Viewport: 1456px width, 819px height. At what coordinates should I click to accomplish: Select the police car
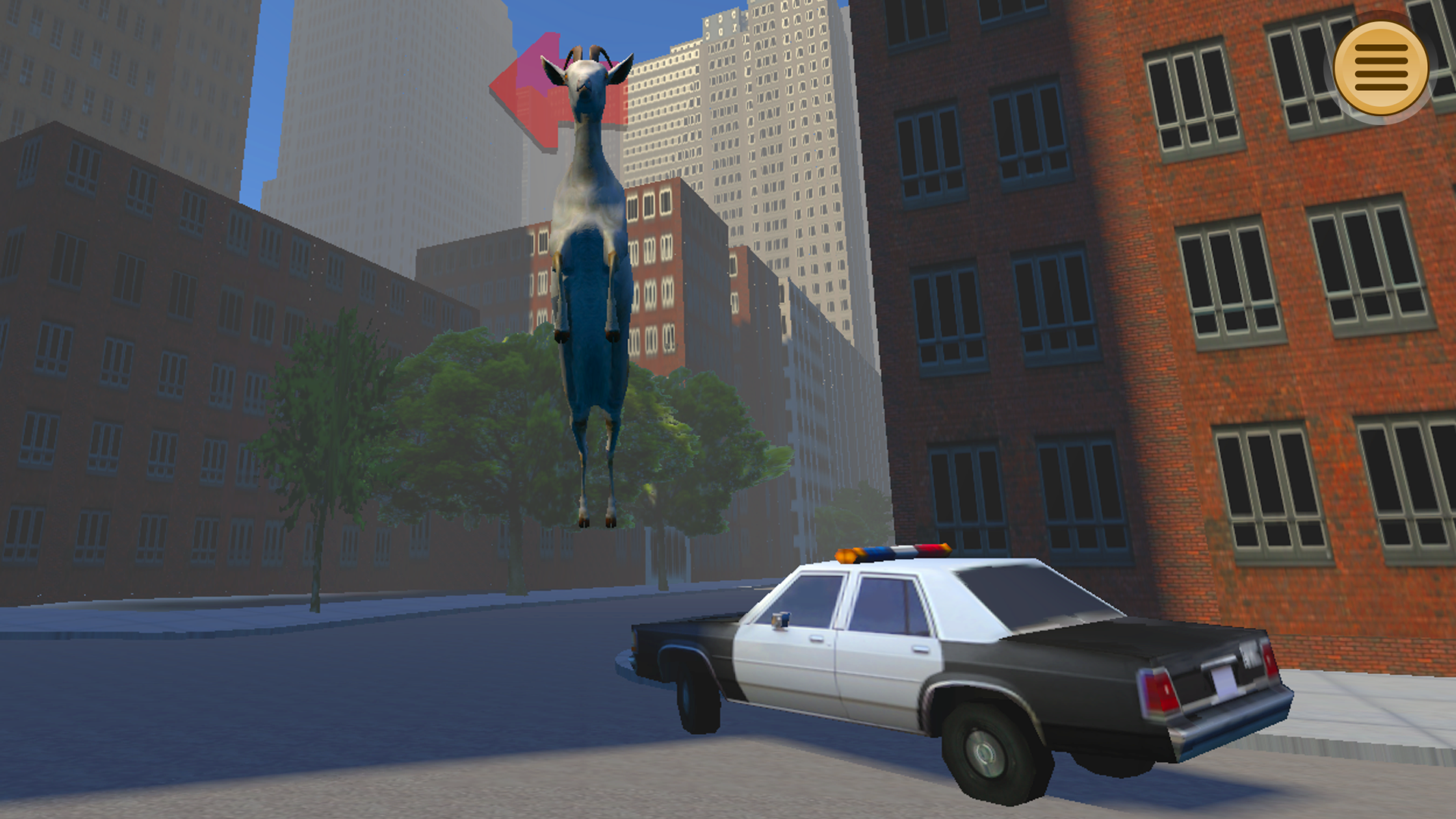pos(948,667)
